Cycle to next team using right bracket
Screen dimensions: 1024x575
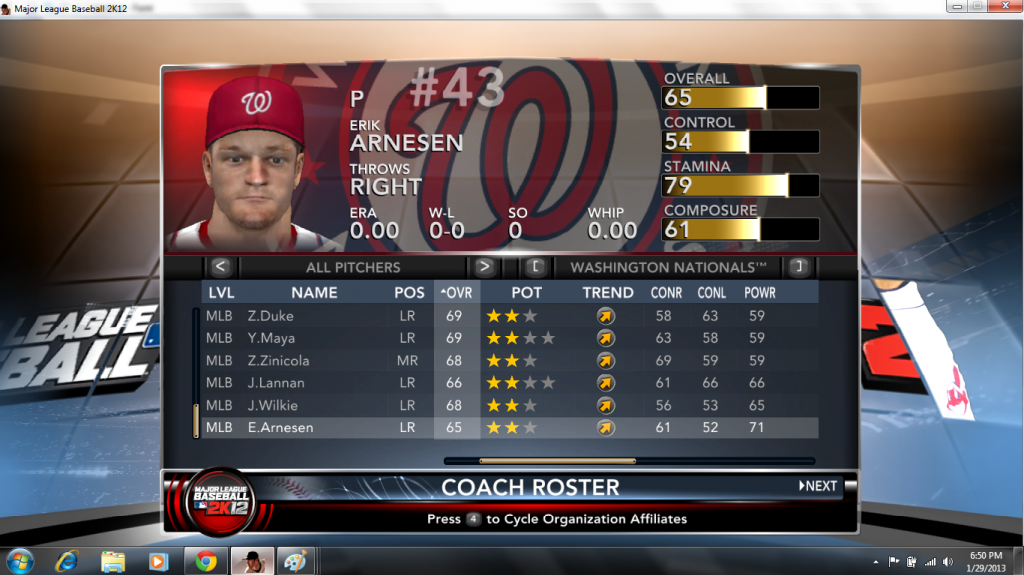tap(798, 267)
